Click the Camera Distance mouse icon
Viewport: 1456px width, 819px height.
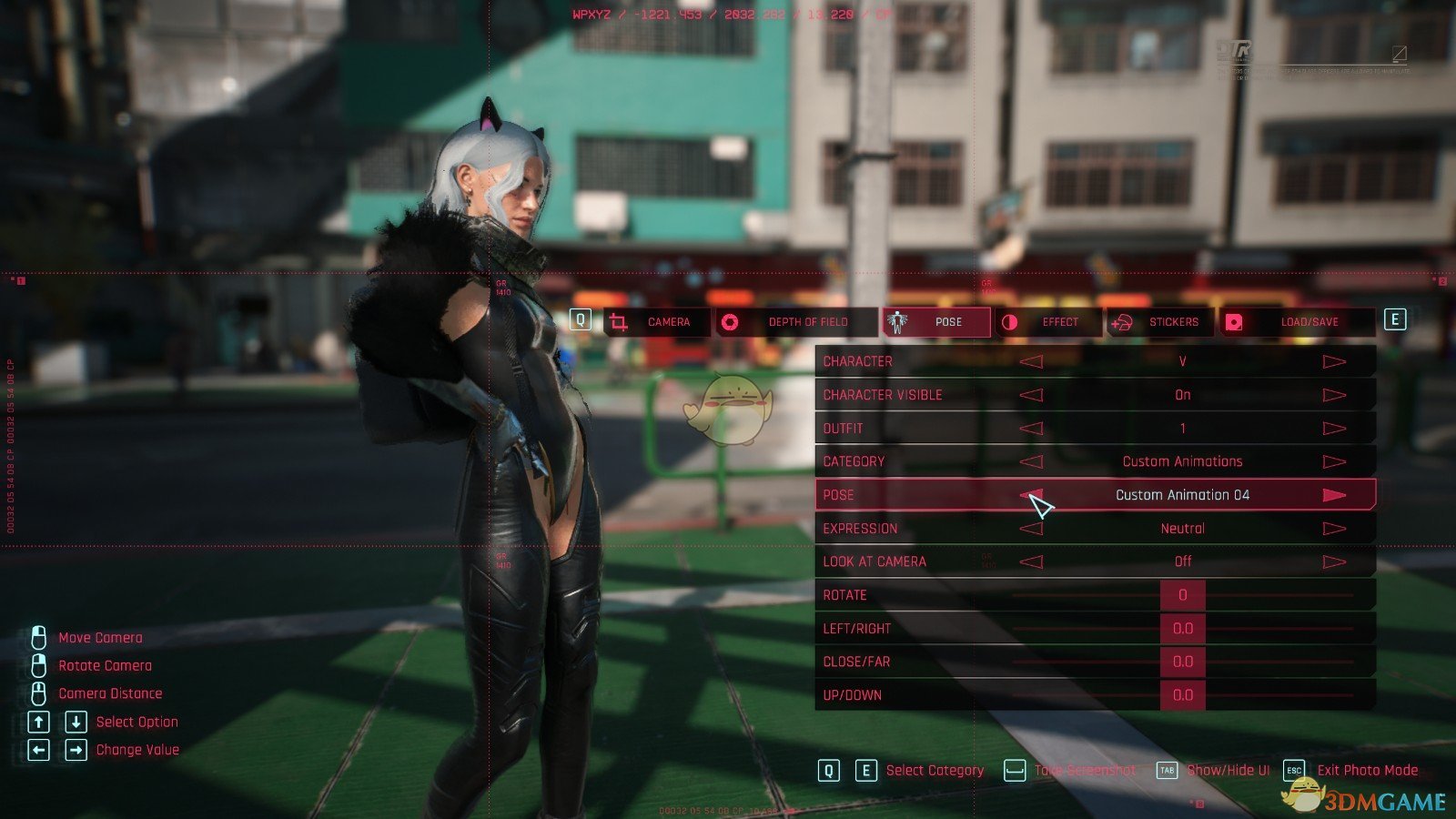click(37, 693)
